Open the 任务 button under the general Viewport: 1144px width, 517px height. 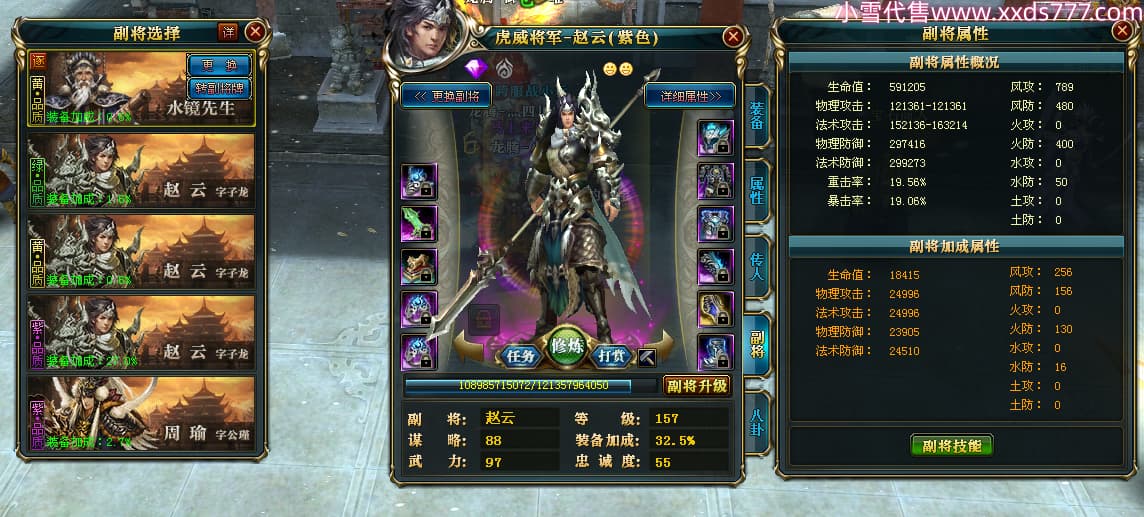522,355
